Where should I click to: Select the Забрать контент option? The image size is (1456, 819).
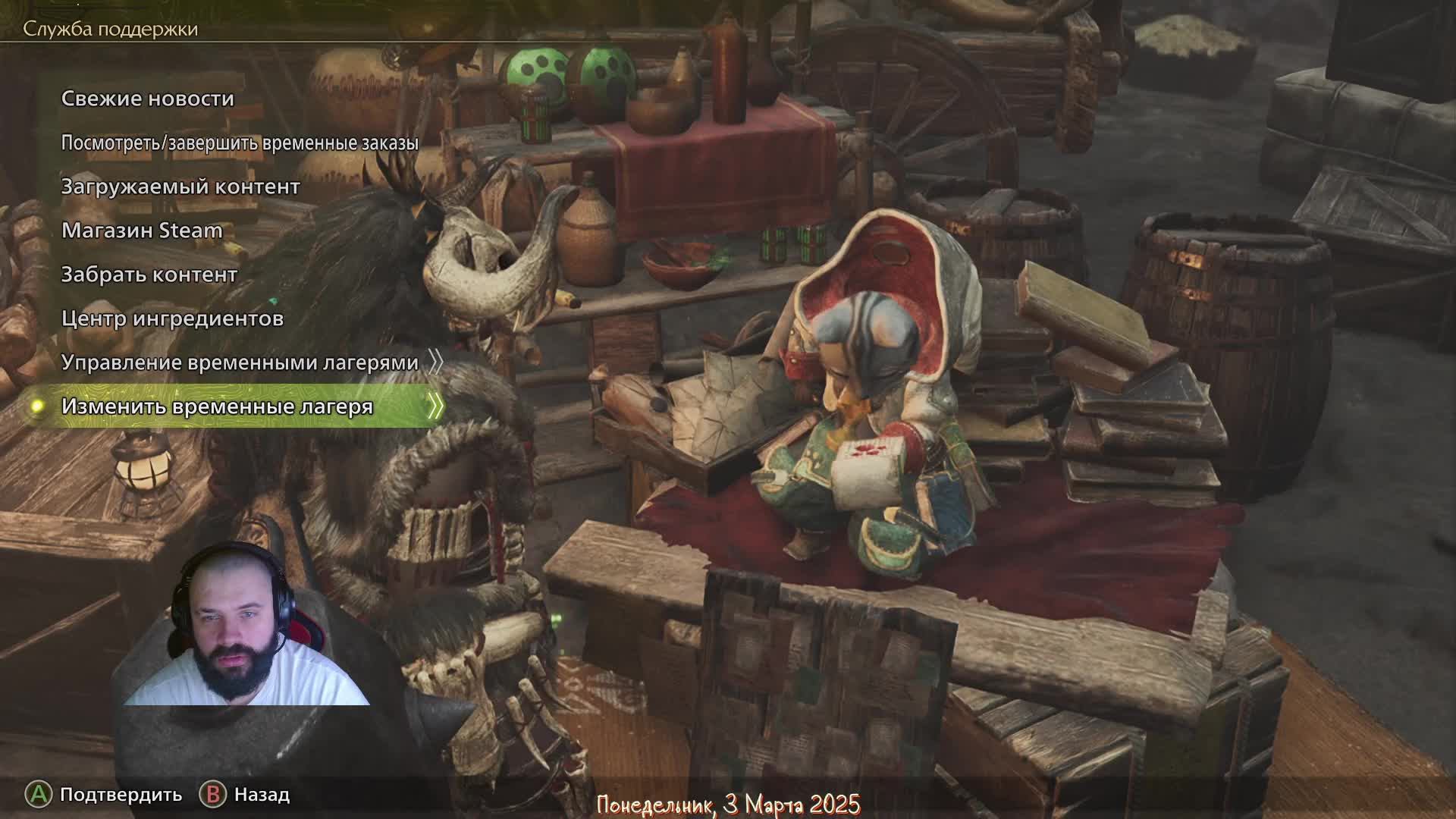pos(149,275)
